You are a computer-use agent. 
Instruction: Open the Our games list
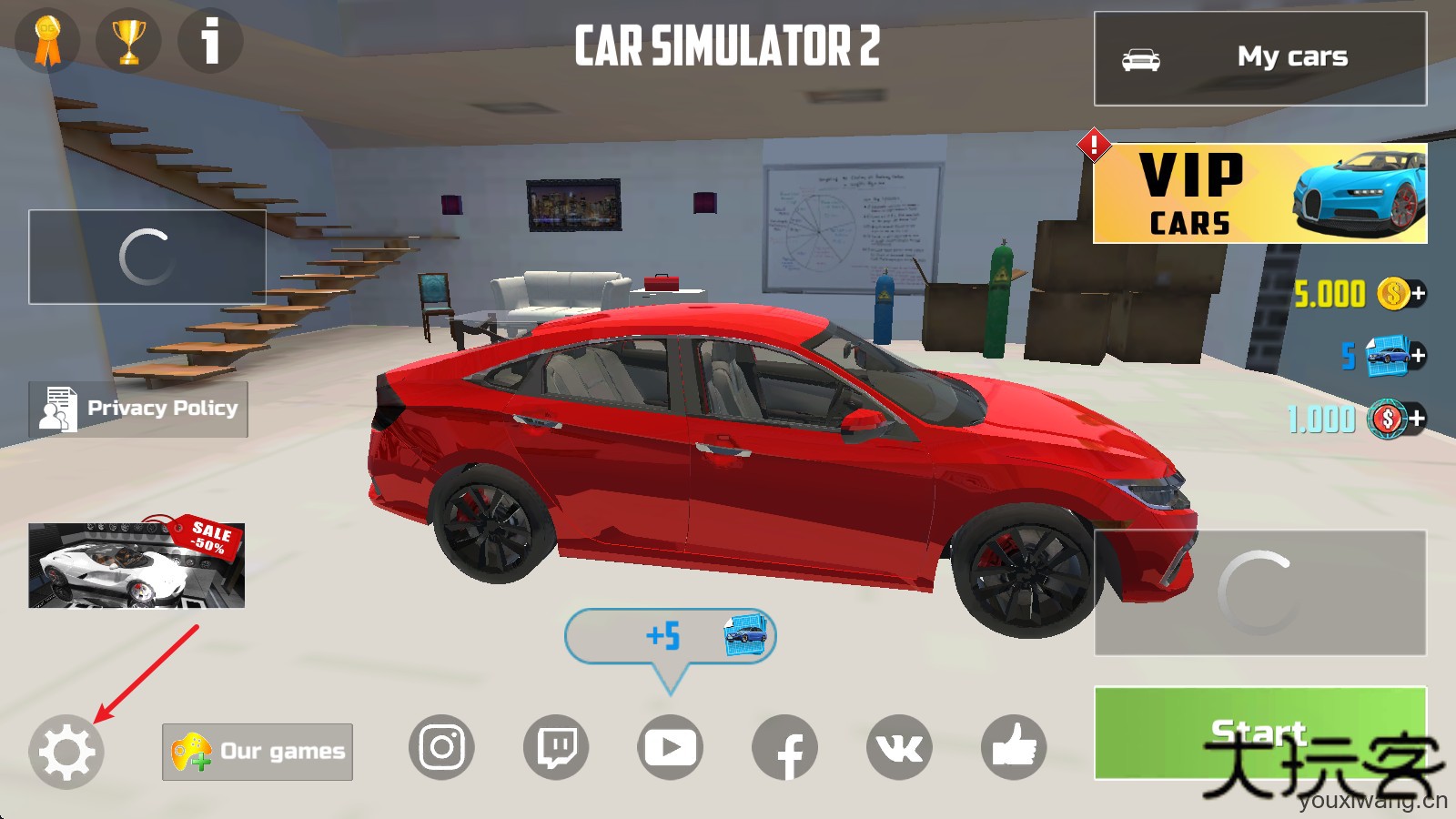(258, 752)
